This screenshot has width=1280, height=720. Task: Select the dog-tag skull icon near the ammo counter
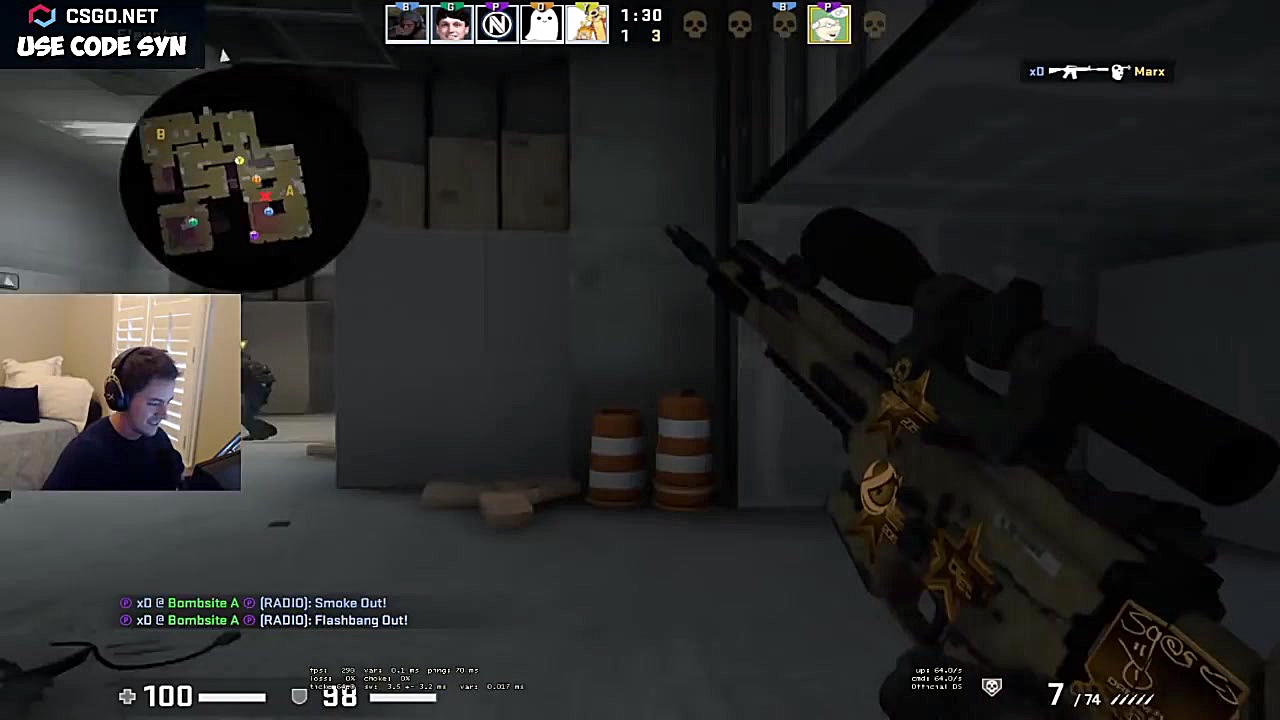tap(991, 687)
